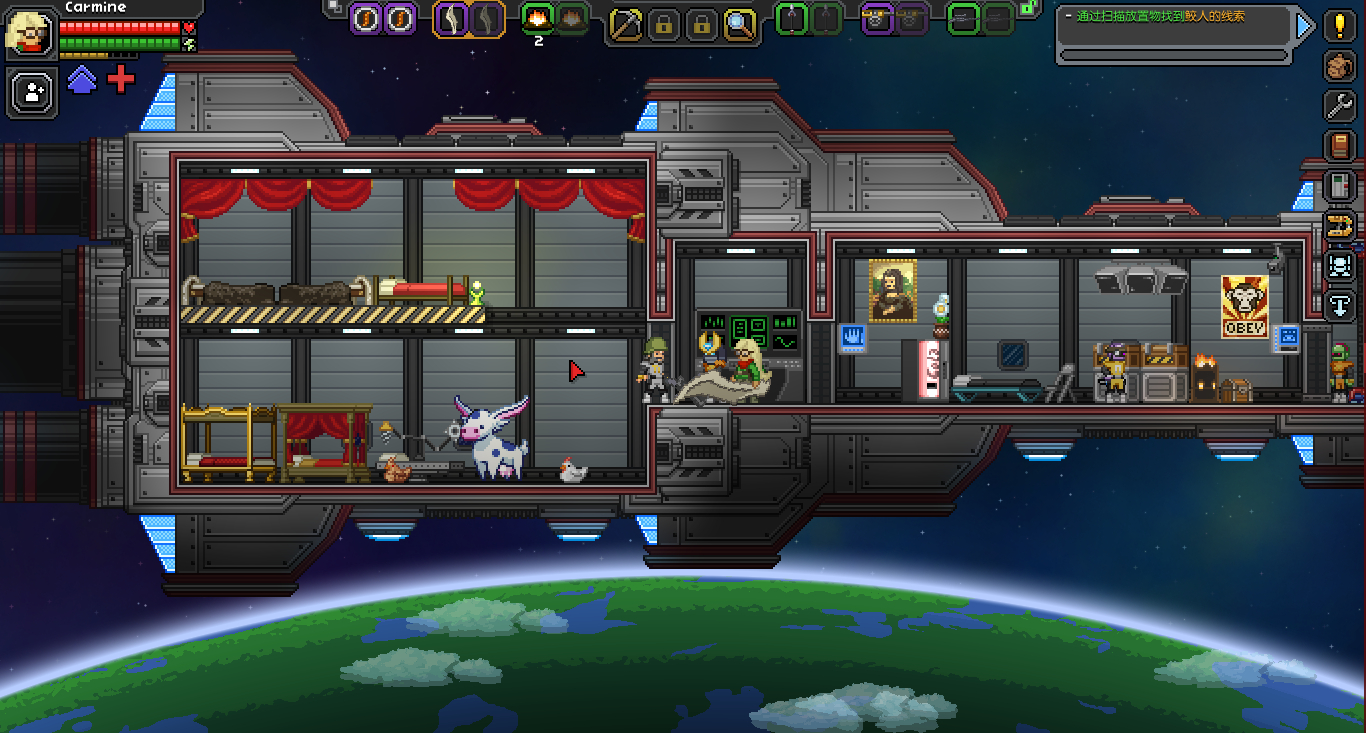Open the quest log exclamation mark icon
Screen dimensions: 1370x733
click(x=1339, y=26)
